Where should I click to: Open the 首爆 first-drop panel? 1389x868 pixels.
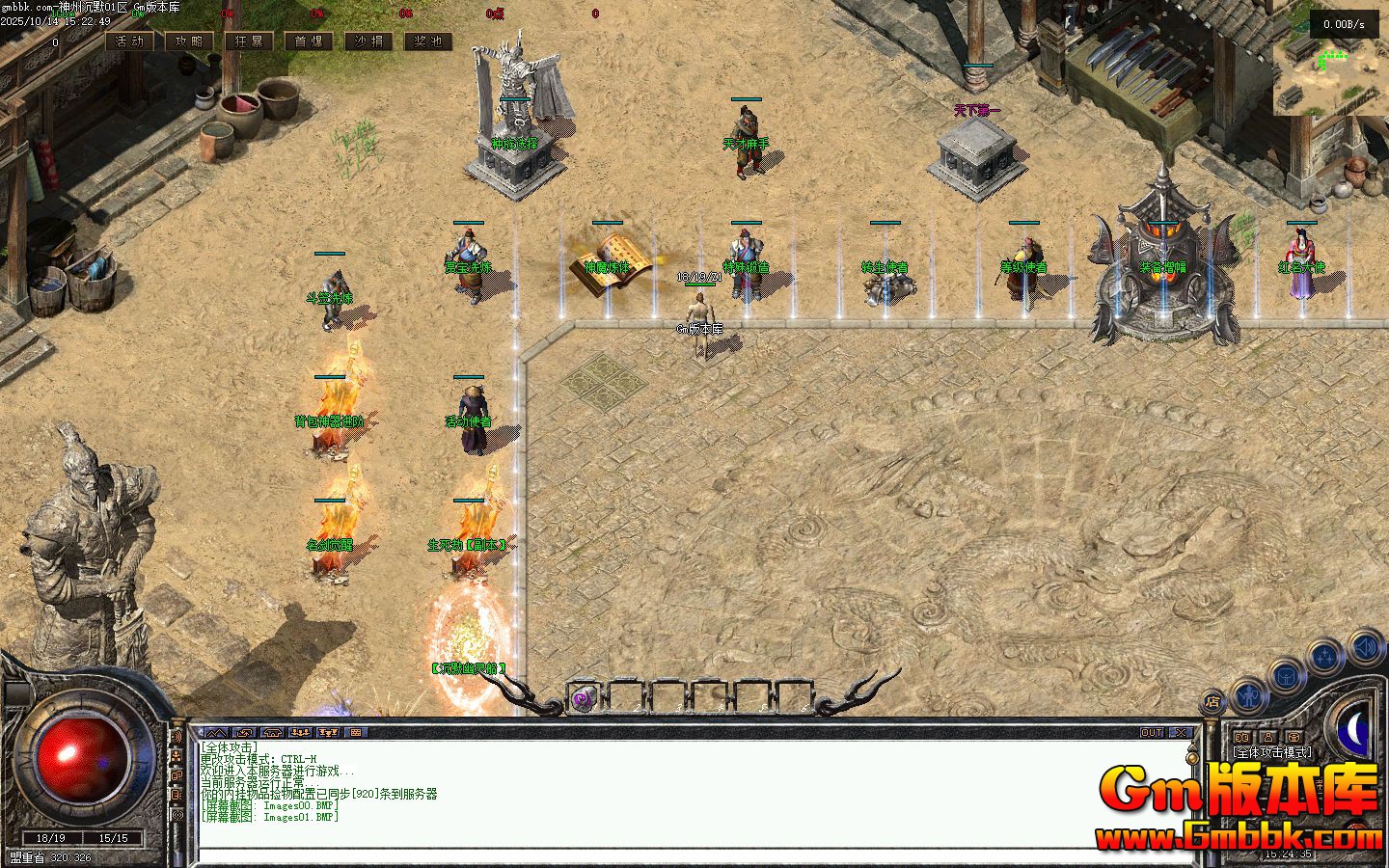point(309,41)
